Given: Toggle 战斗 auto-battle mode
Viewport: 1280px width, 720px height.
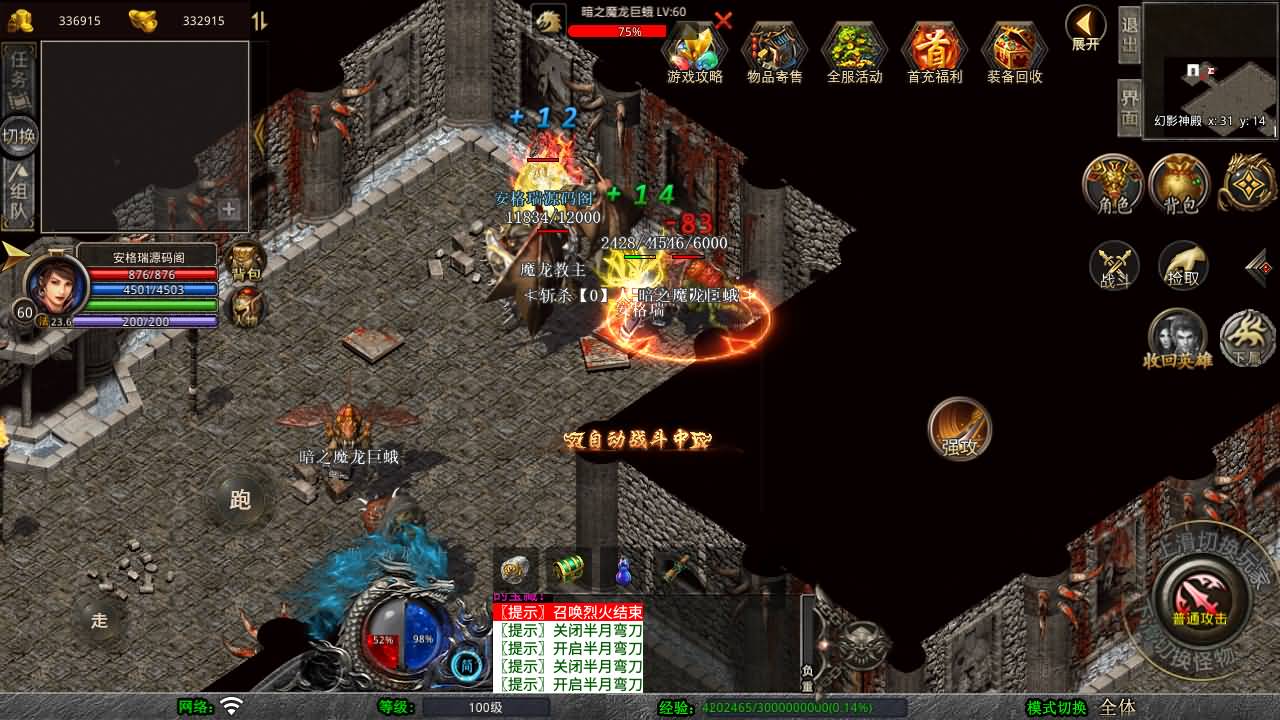Looking at the screenshot, I should pos(1113,267).
